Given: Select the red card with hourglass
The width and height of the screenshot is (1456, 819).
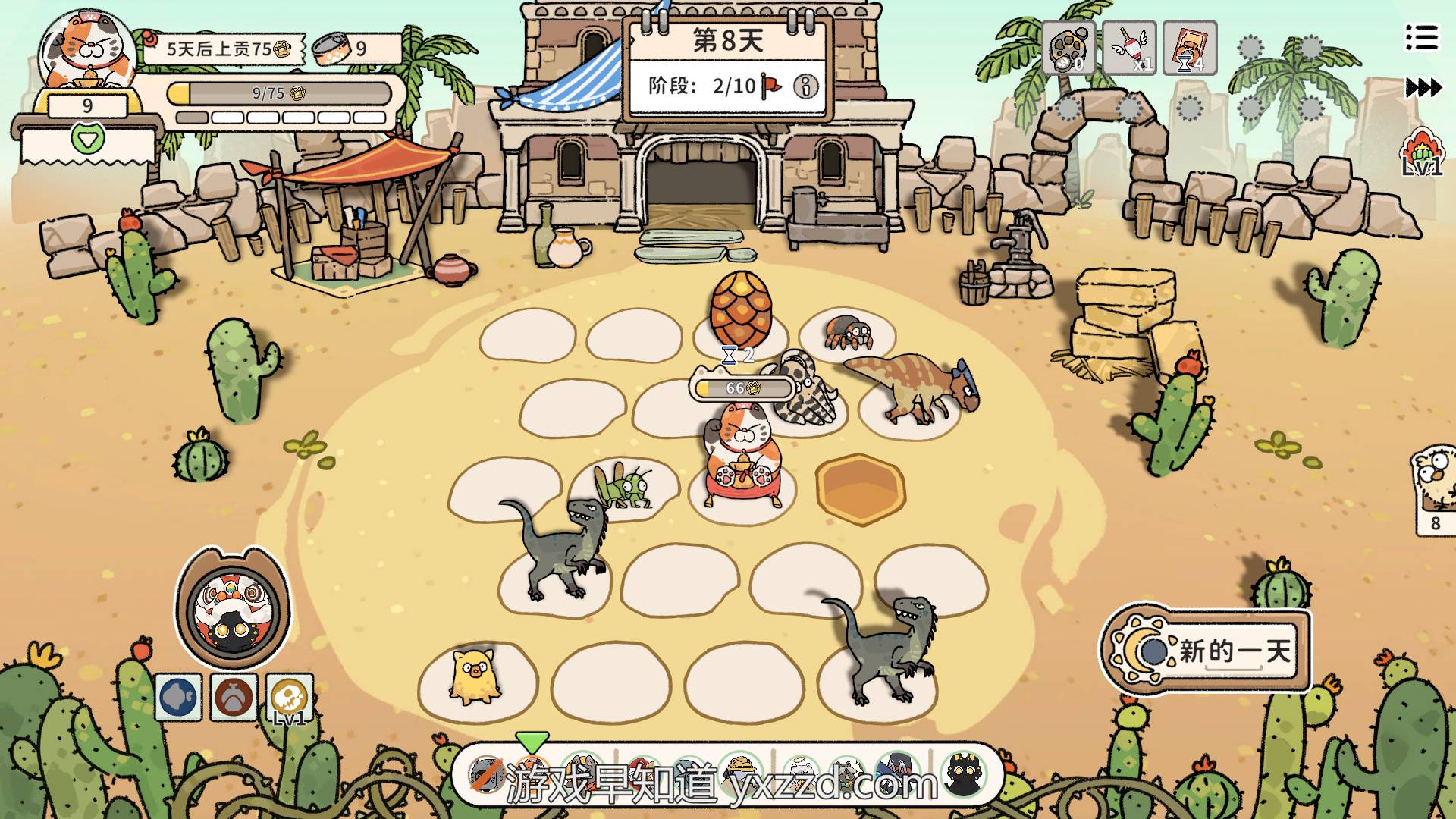Looking at the screenshot, I should (x=1189, y=48).
